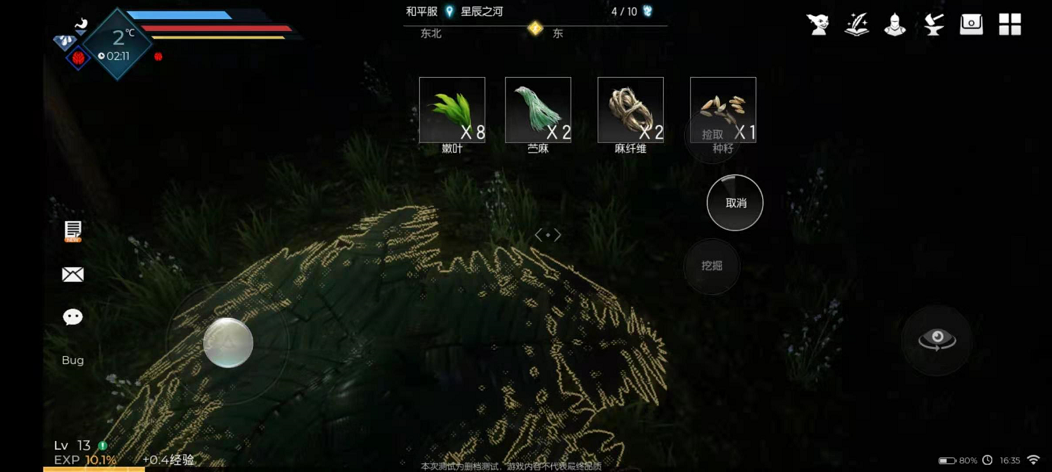Open the four-square grid main menu

[x=1010, y=25]
